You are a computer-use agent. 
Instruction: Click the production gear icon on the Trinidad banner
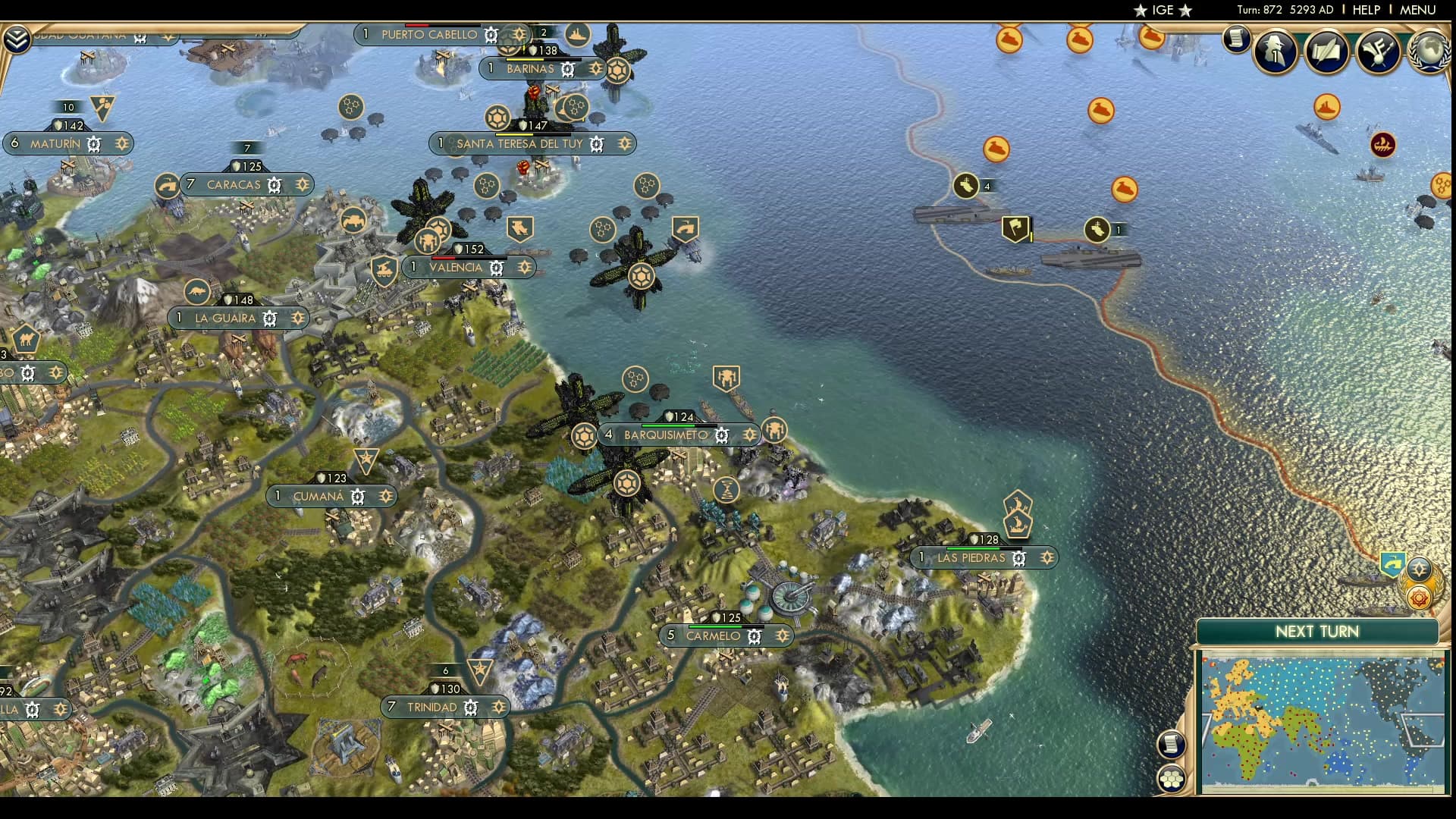coord(472,707)
